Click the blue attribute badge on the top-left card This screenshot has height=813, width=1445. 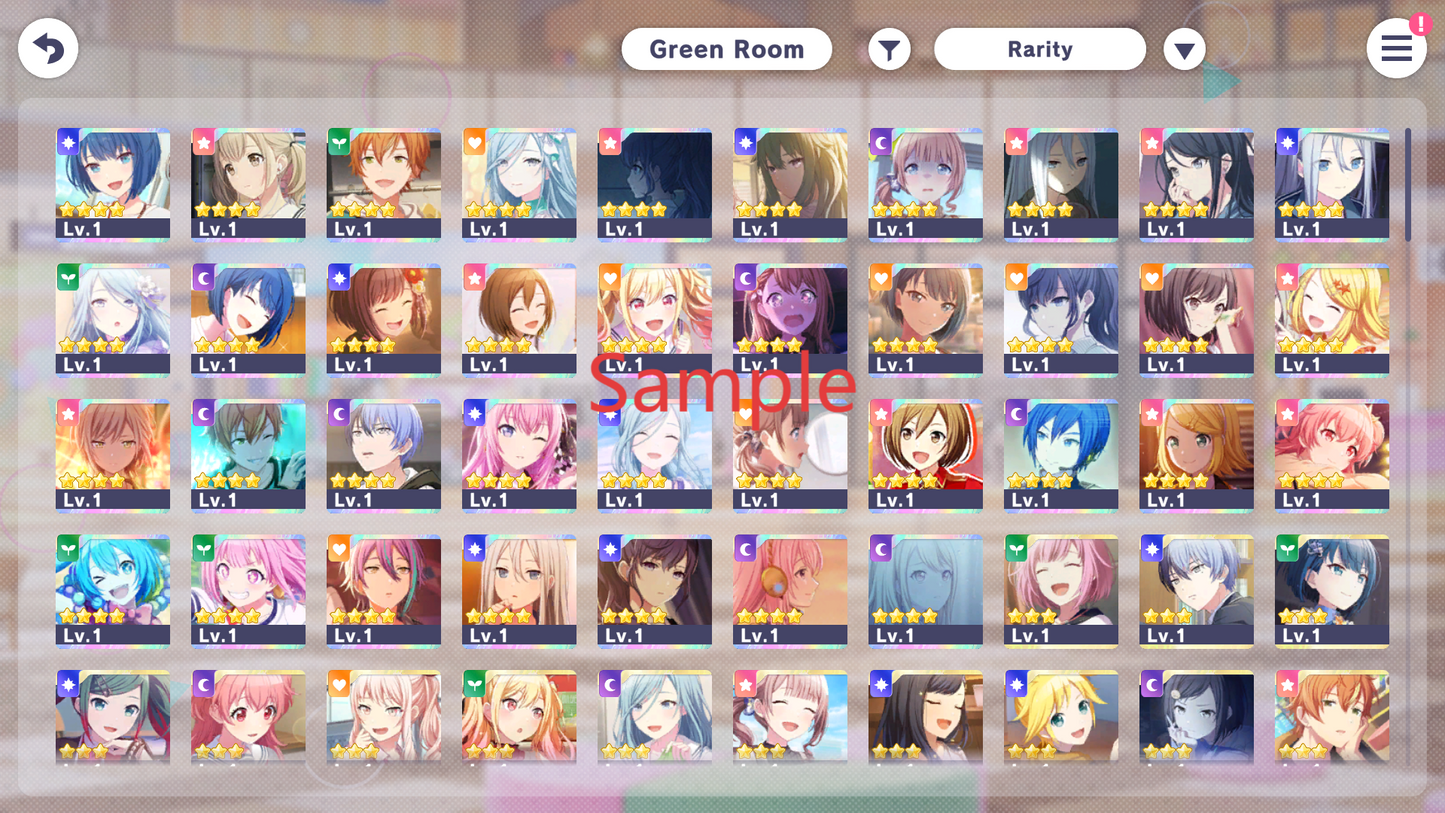68,142
